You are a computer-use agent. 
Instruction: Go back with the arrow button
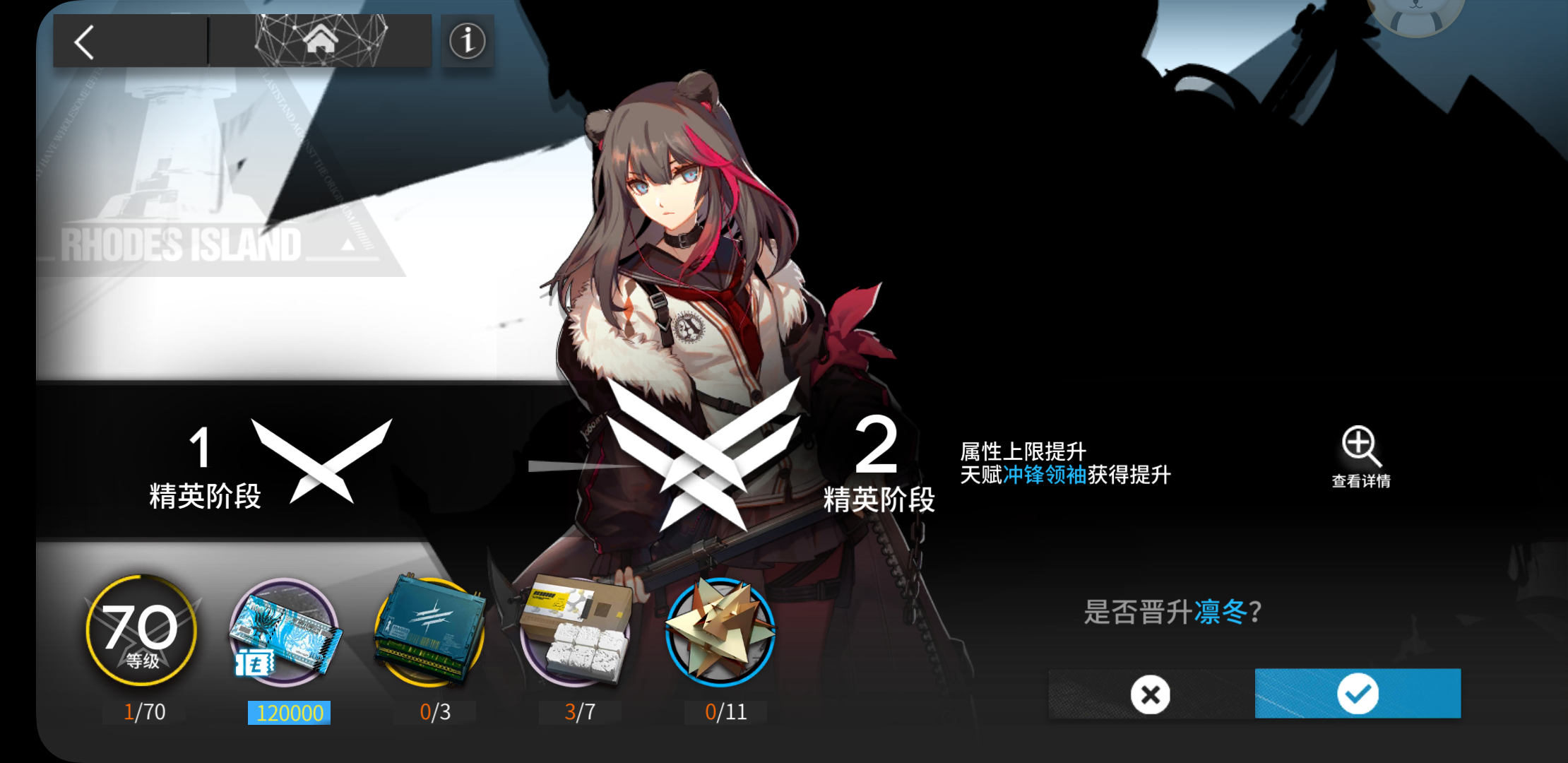coord(85,42)
